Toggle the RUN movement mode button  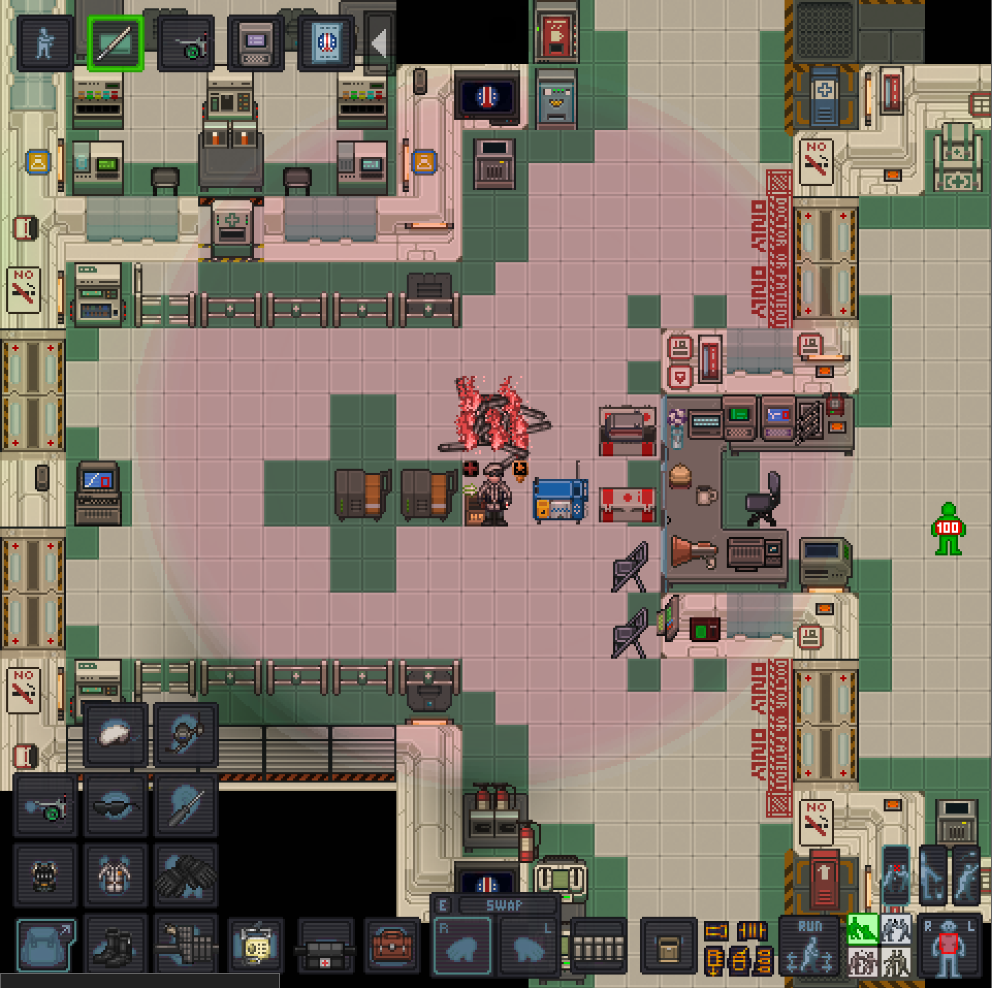810,943
